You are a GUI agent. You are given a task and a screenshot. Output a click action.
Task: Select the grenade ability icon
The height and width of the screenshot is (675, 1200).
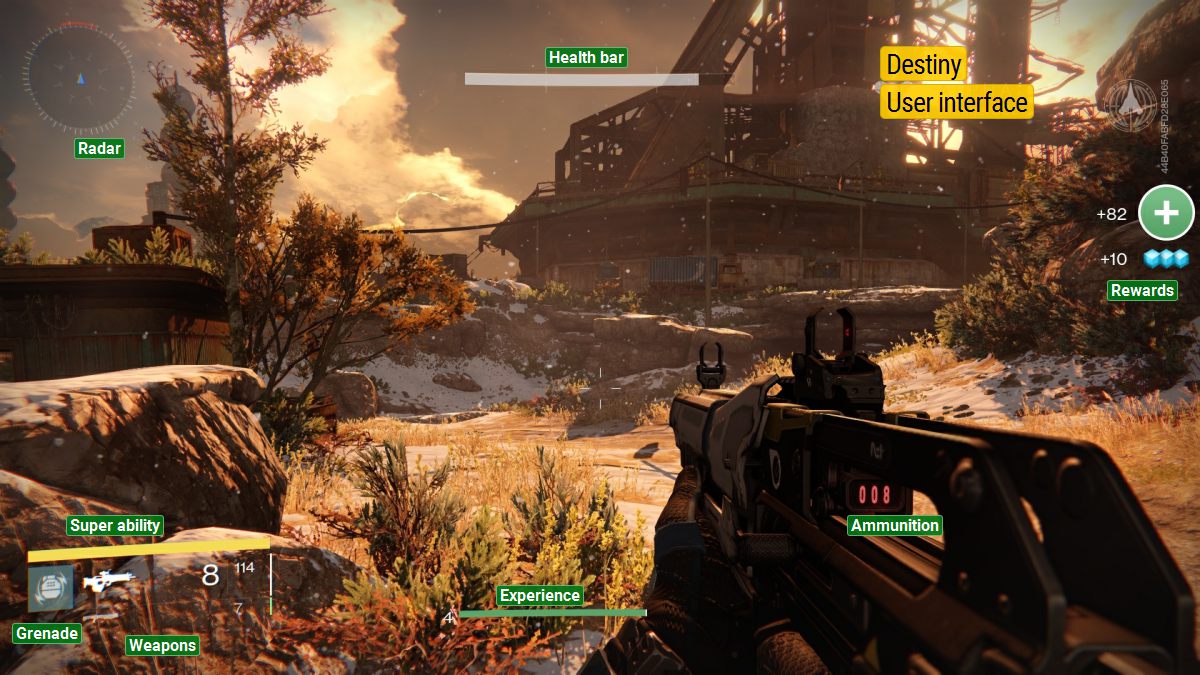(50, 588)
